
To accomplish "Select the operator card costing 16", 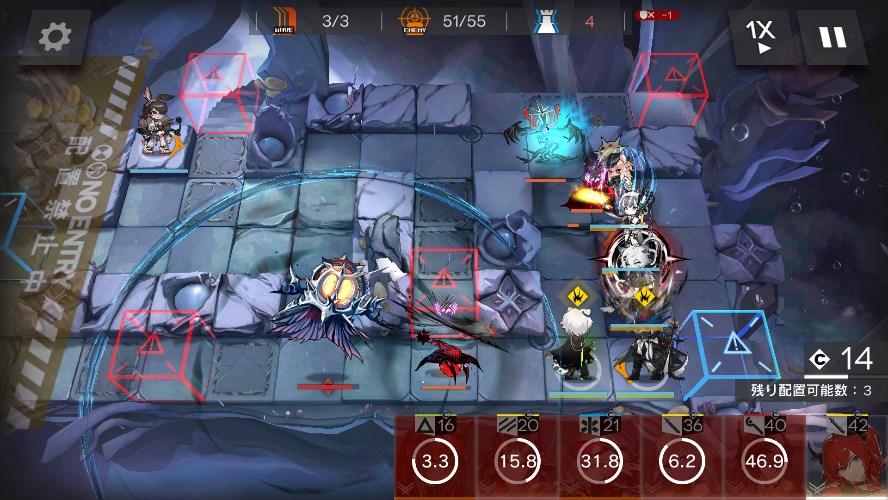I will pyautogui.click(x=434, y=459).
